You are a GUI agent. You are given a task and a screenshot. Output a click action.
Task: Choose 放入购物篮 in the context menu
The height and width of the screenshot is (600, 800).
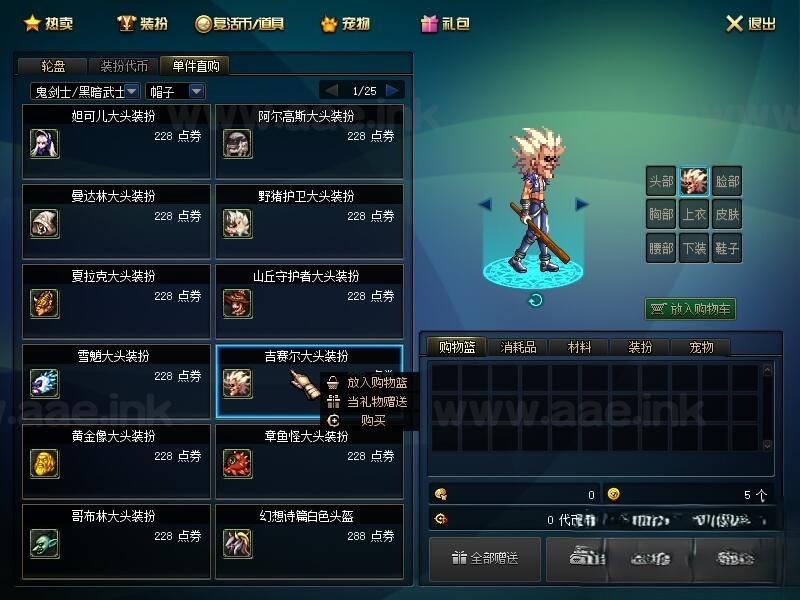(368, 382)
